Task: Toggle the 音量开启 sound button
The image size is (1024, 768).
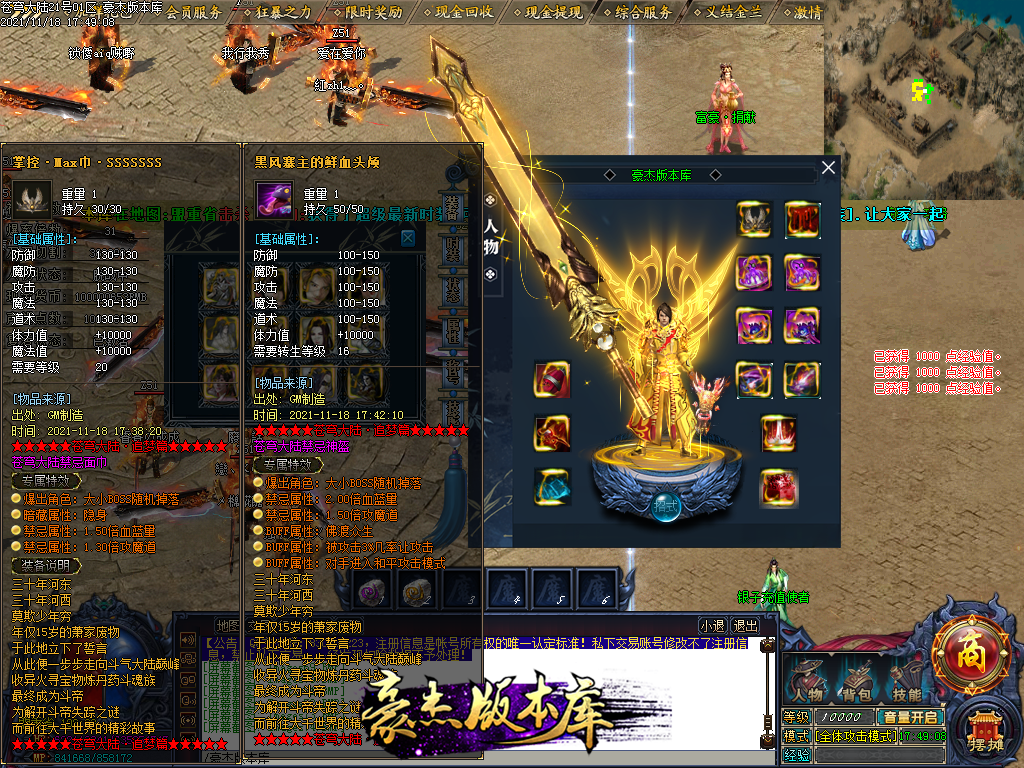Action: 909,717
